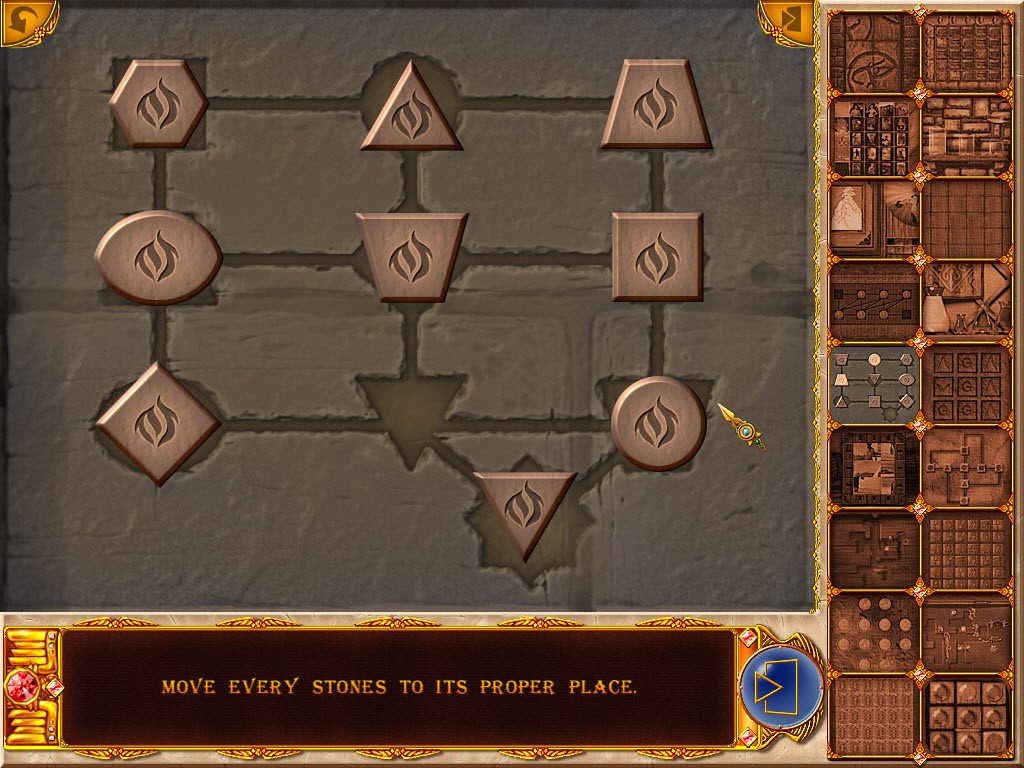Open the portrait grid puzzle thumbnail
The image size is (1024, 768).
pos(873,137)
